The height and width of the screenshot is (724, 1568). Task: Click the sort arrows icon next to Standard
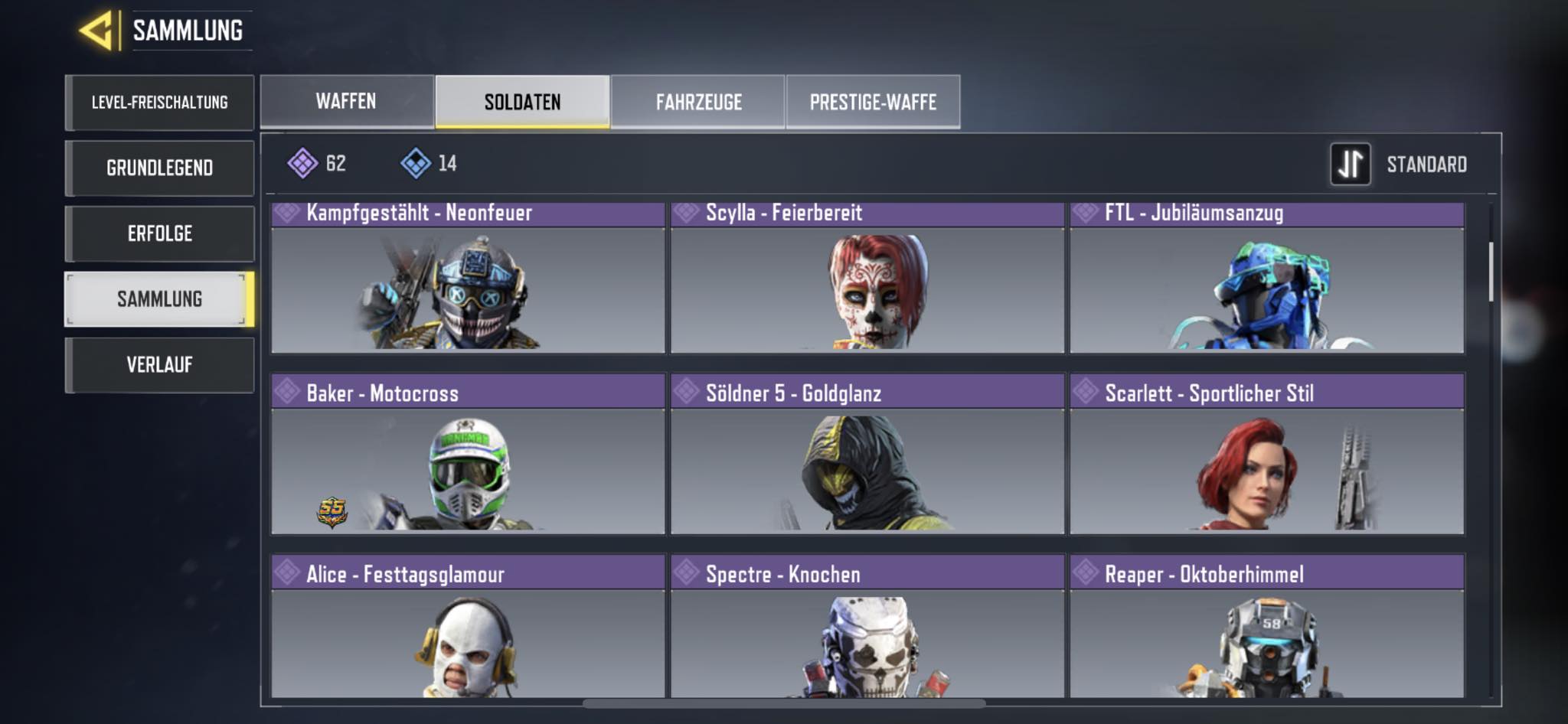pos(1352,165)
